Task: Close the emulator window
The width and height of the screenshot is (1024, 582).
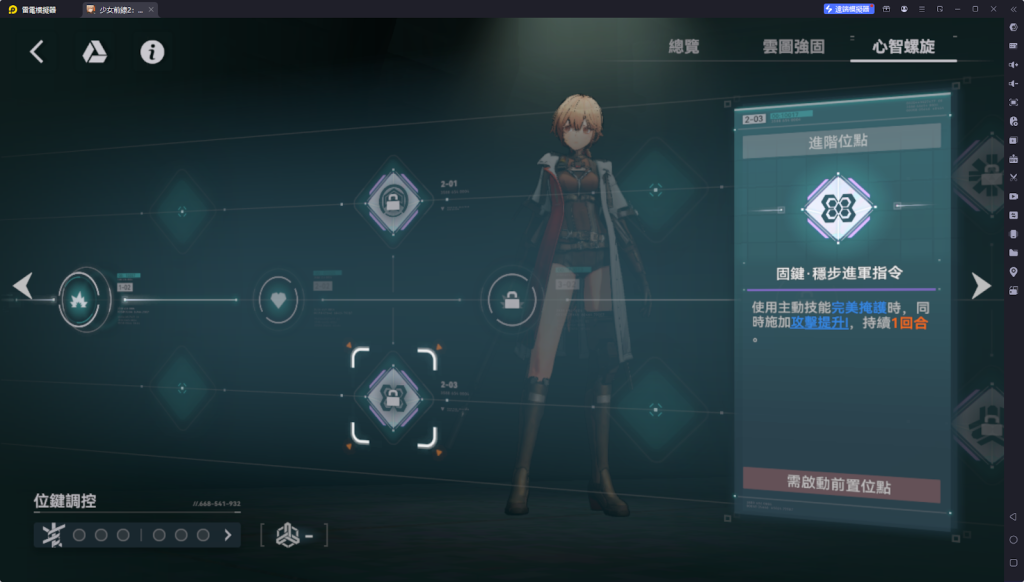Action: (x=993, y=8)
